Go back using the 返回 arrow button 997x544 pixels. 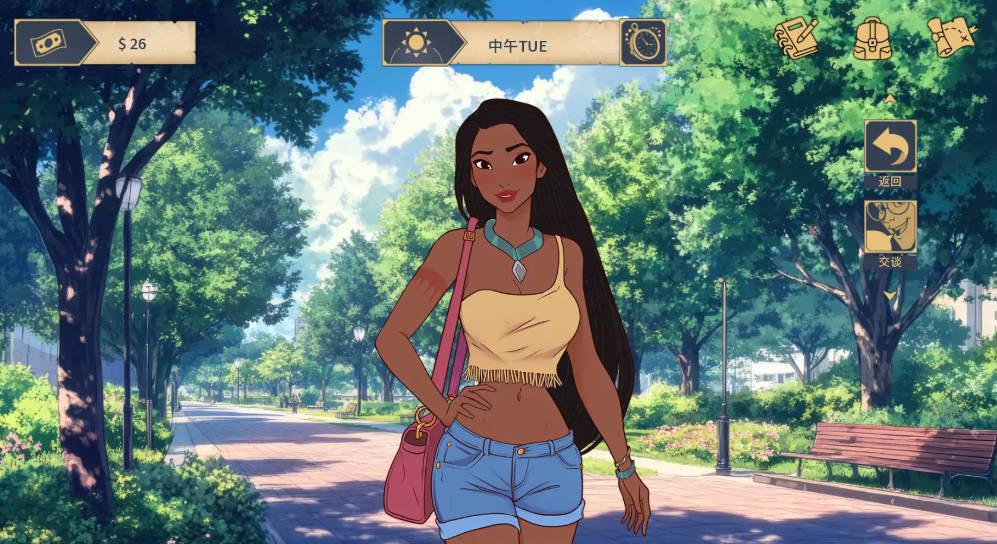tap(890, 147)
